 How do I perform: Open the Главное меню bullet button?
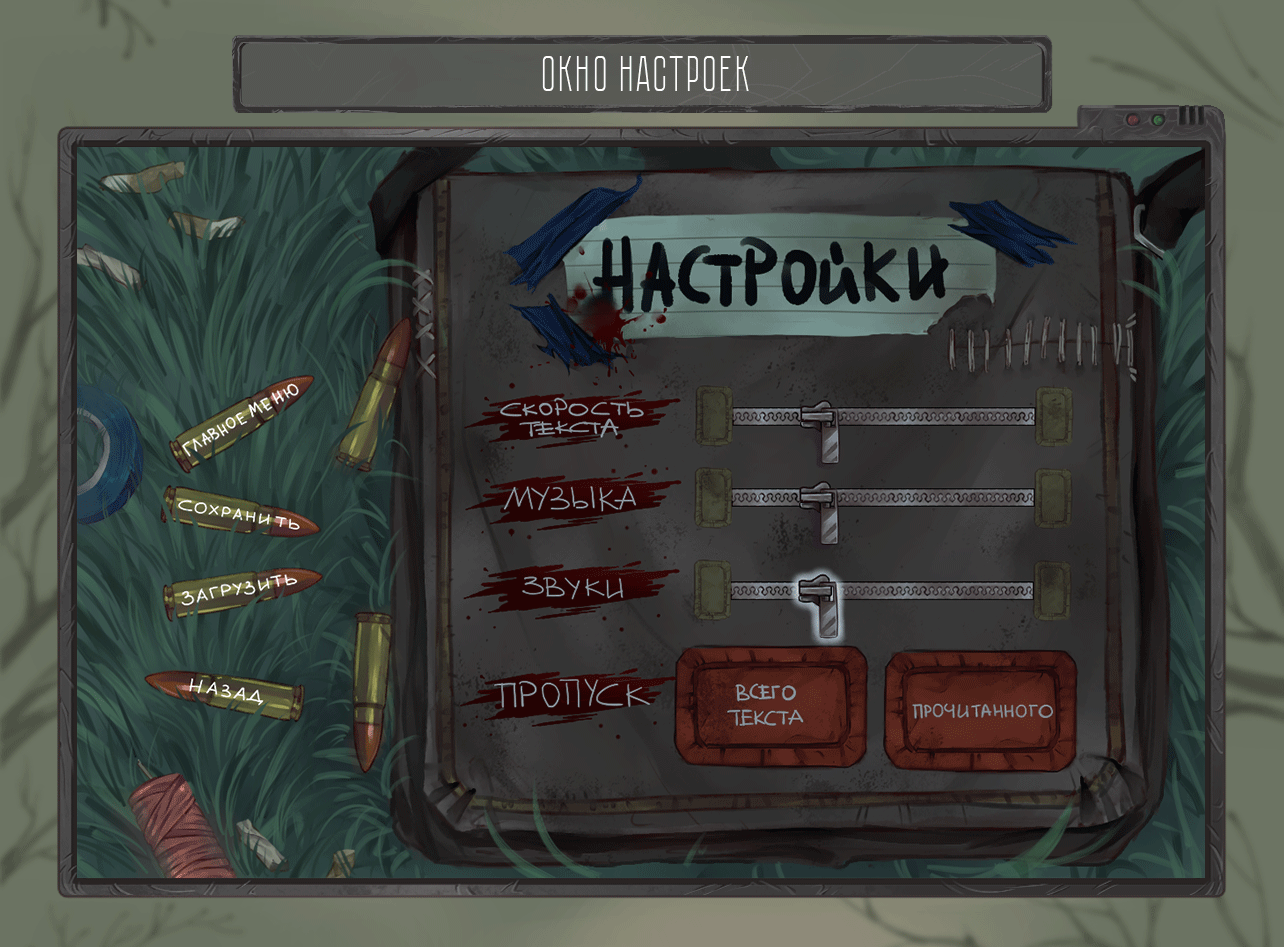(240, 421)
